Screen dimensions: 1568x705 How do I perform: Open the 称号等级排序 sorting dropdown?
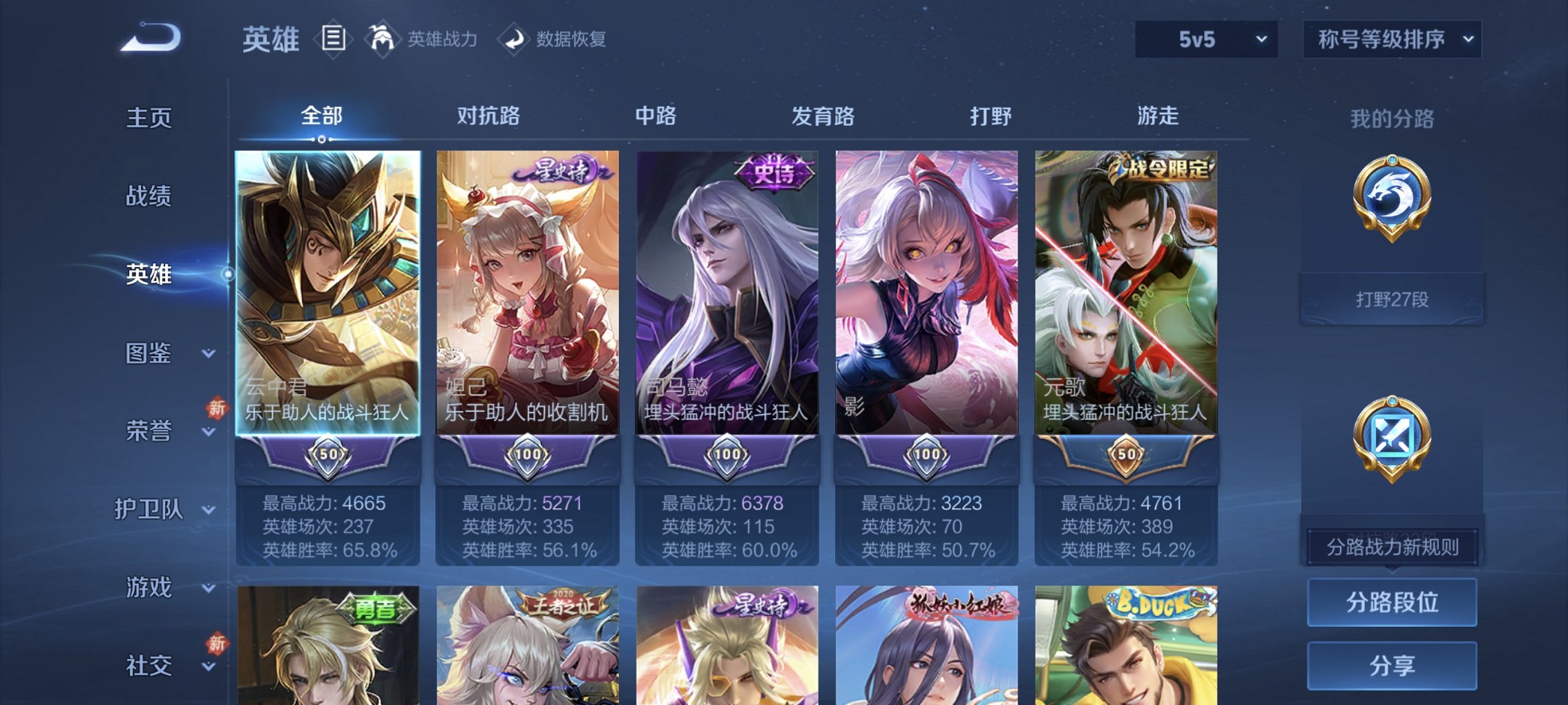(x=1395, y=39)
